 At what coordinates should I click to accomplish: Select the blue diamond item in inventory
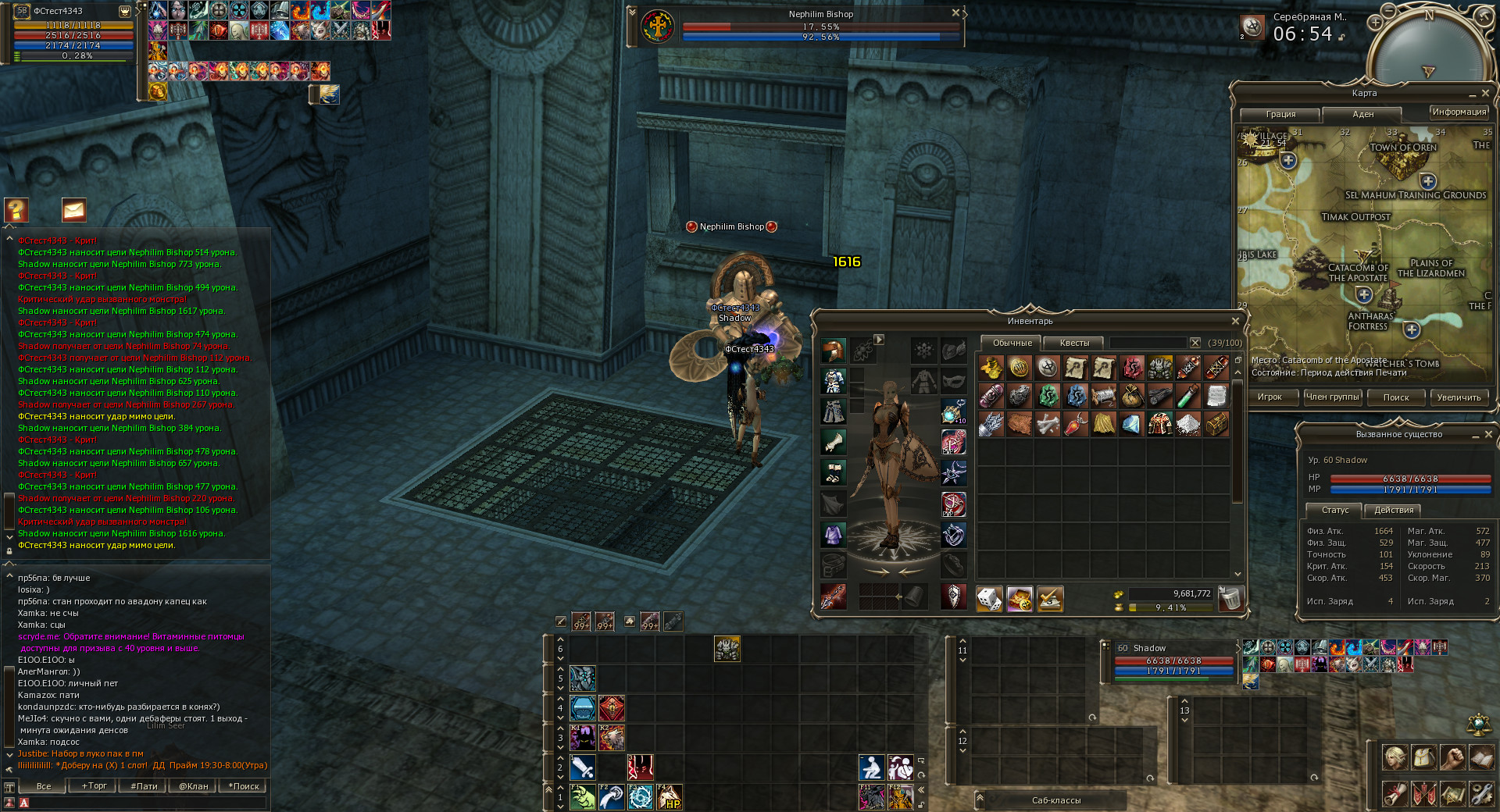tap(1131, 424)
